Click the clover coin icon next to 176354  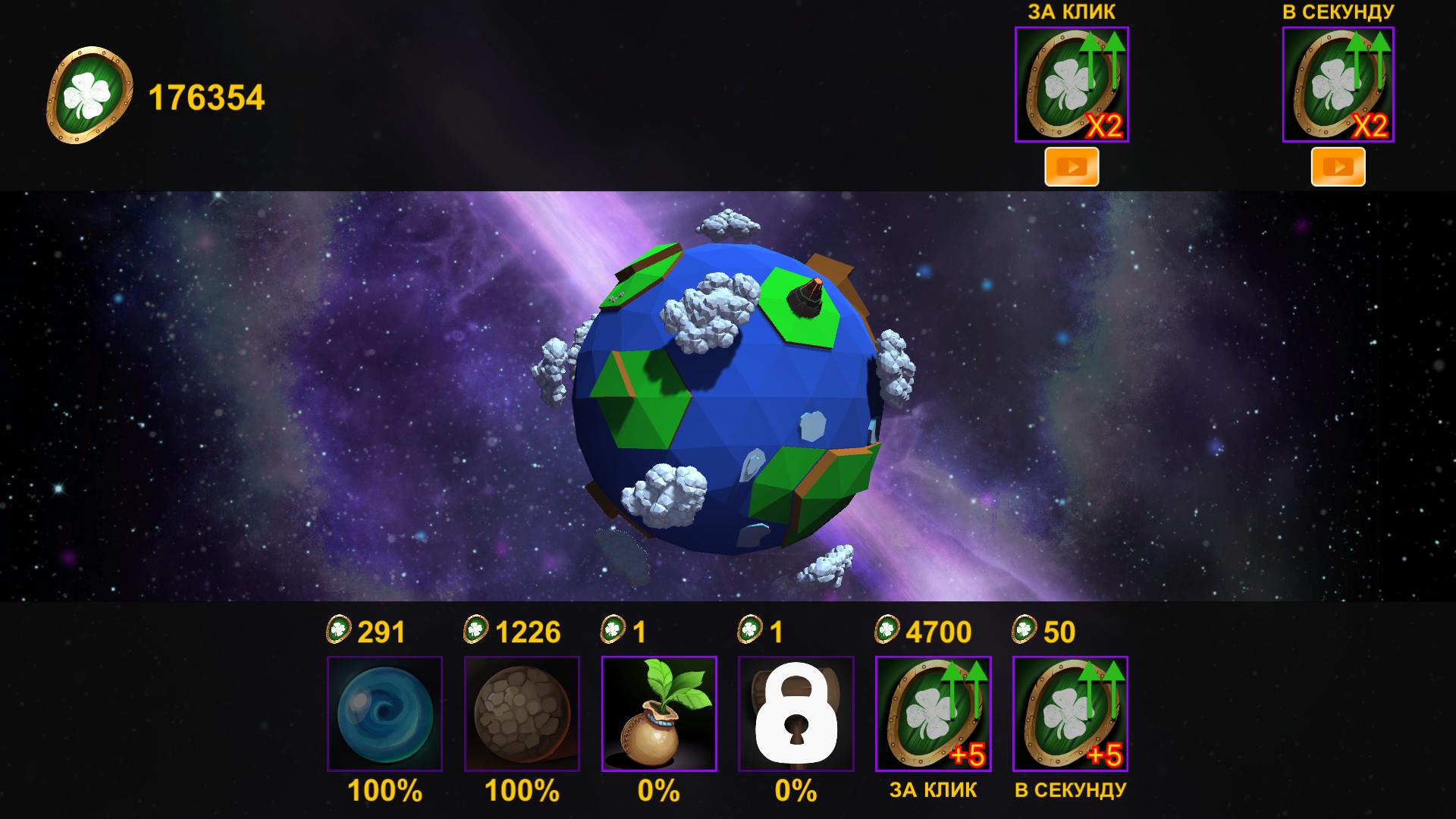pos(91,91)
